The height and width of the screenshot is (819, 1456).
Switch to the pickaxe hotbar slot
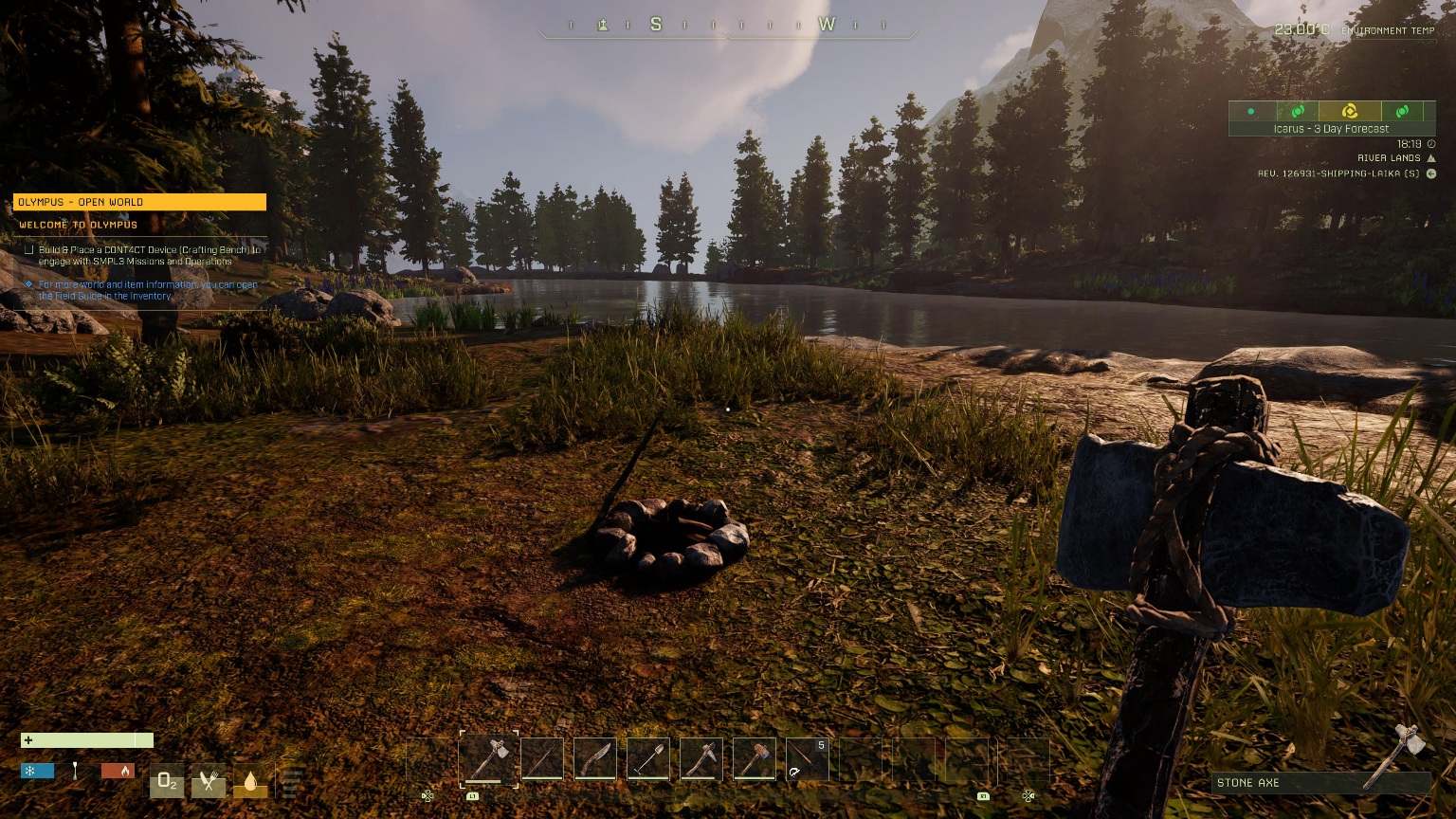(701, 759)
